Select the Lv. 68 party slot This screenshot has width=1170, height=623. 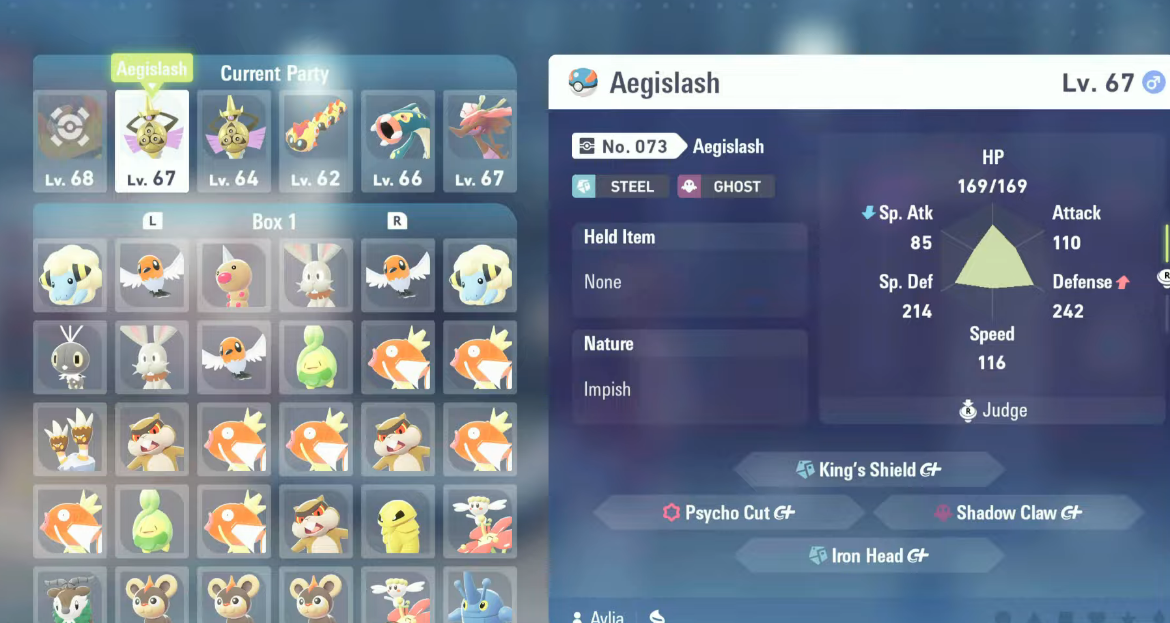point(69,141)
